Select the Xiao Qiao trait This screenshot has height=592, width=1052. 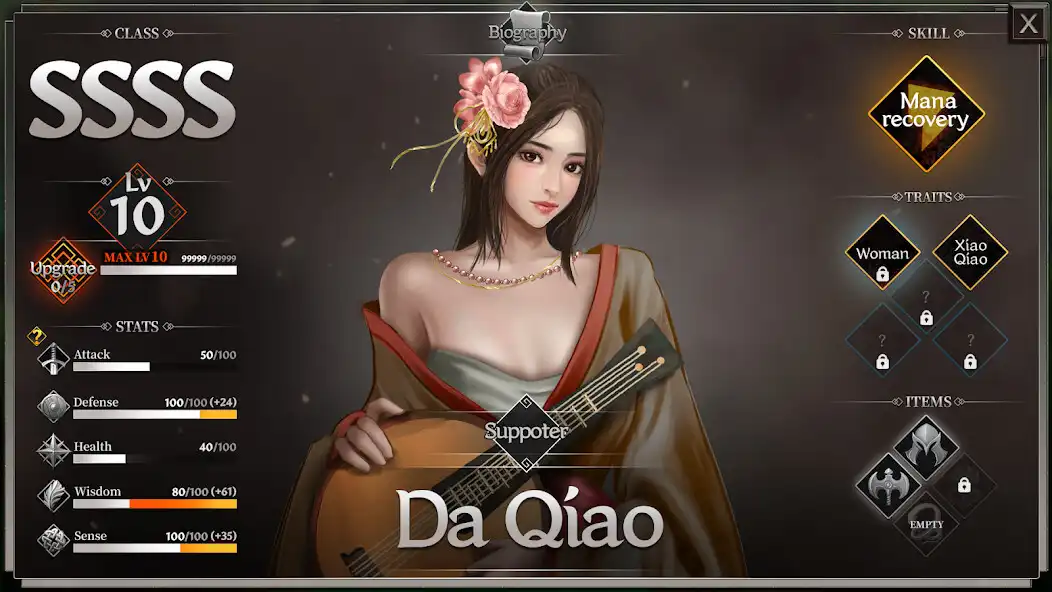970,252
